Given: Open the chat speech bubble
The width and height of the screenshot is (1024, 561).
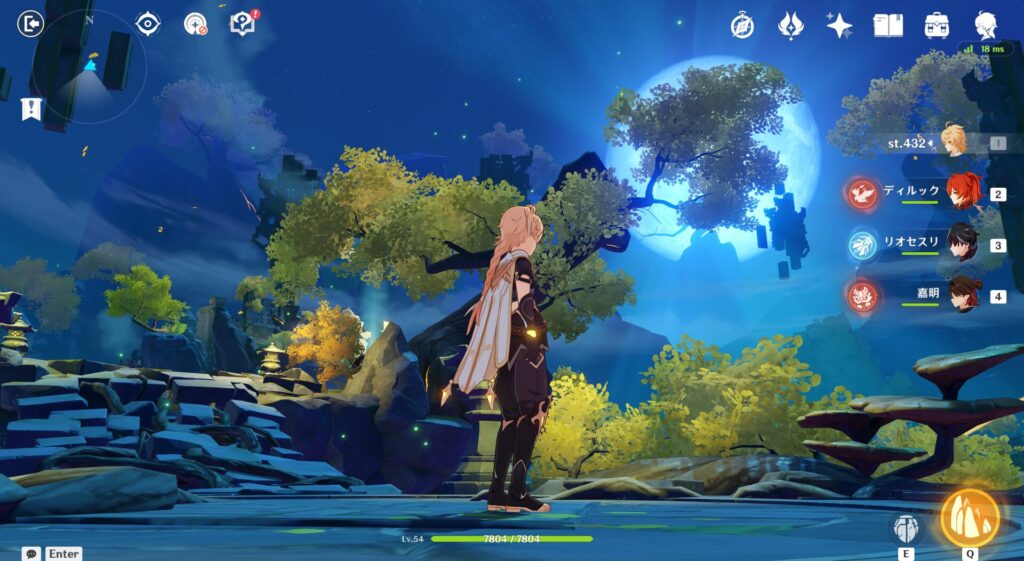Looking at the screenshot, I should pyautogui.click(x=31, y=553).
